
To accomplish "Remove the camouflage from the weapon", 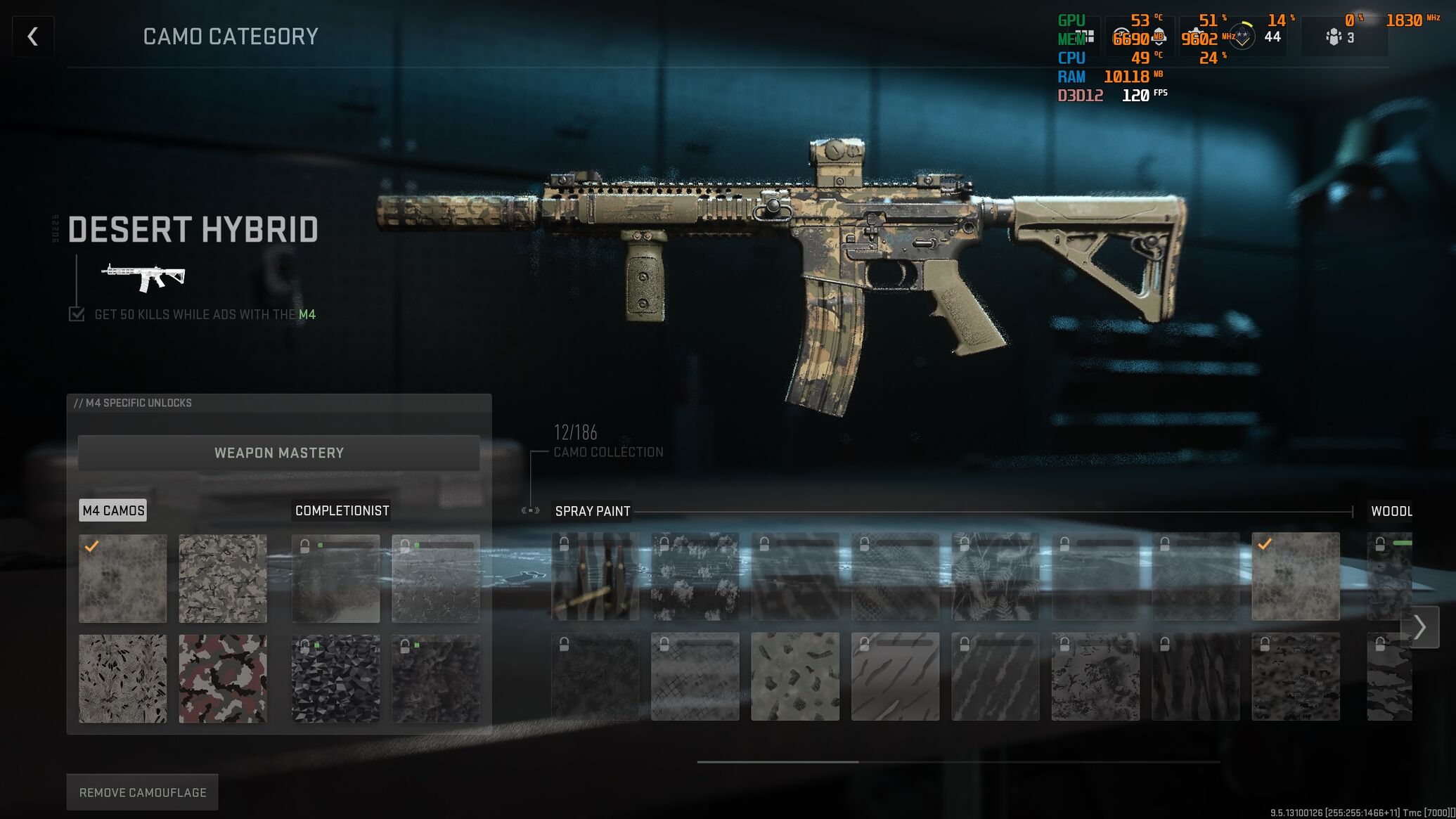I will (x=143, y=792).
